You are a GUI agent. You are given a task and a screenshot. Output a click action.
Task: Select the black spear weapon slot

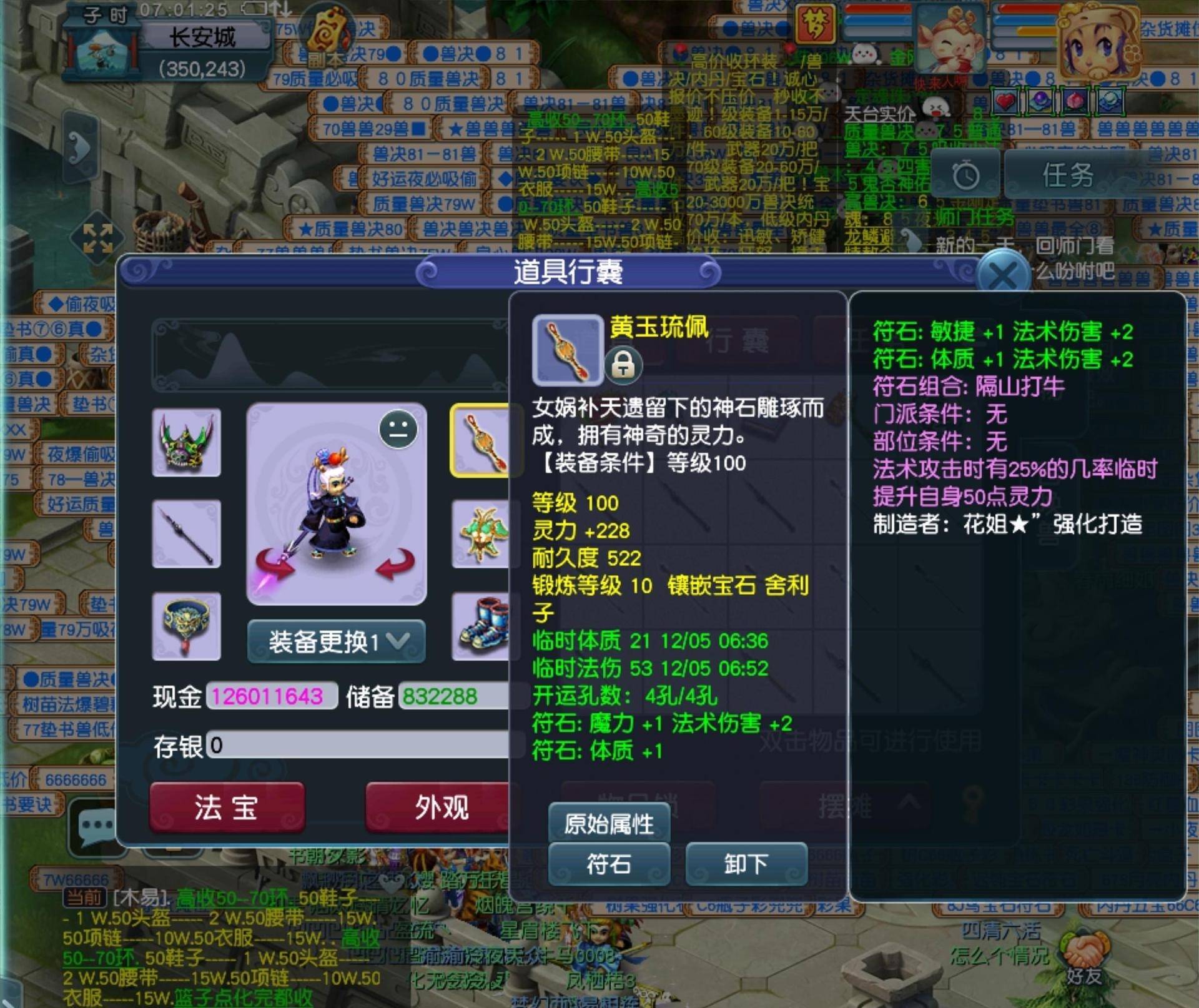[x=186, y=534]
